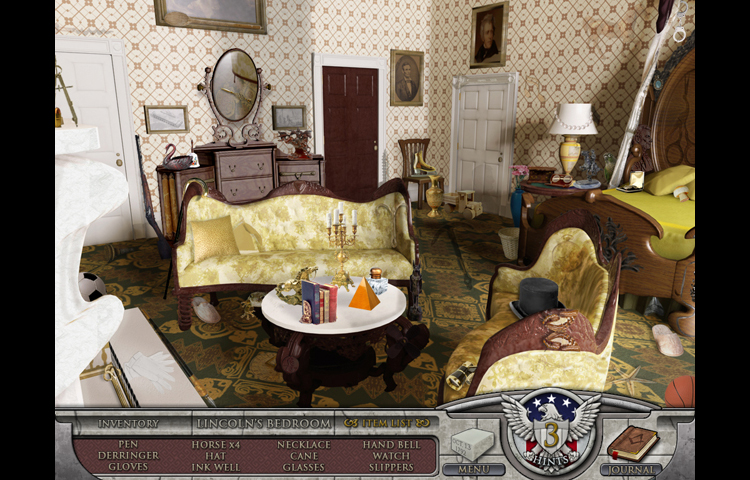Select 'Ink Well' in the item list
Screen dimensions: 750x480
(x=215, y=466)
